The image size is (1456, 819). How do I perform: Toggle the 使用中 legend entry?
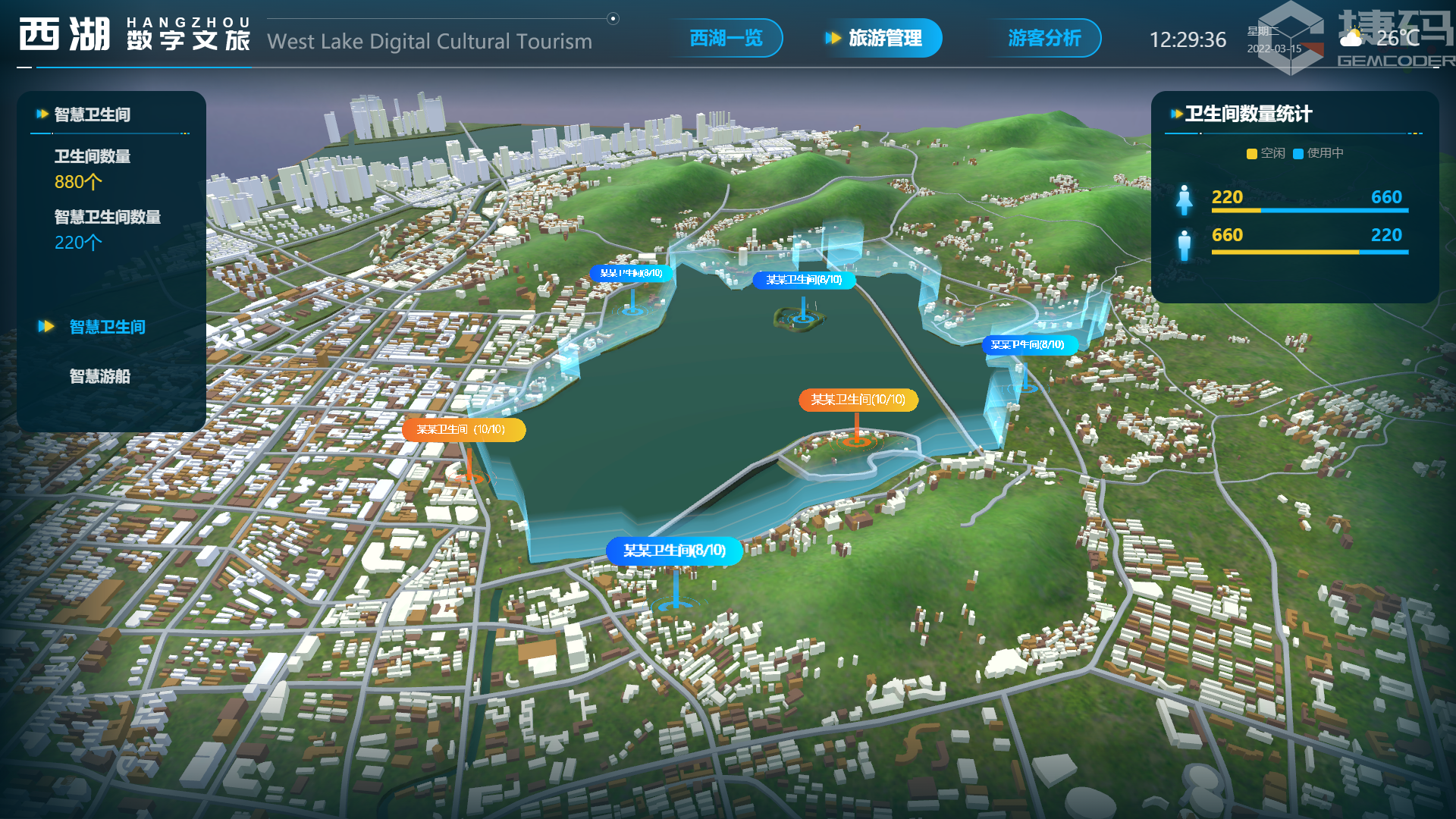pos(1318,153)
